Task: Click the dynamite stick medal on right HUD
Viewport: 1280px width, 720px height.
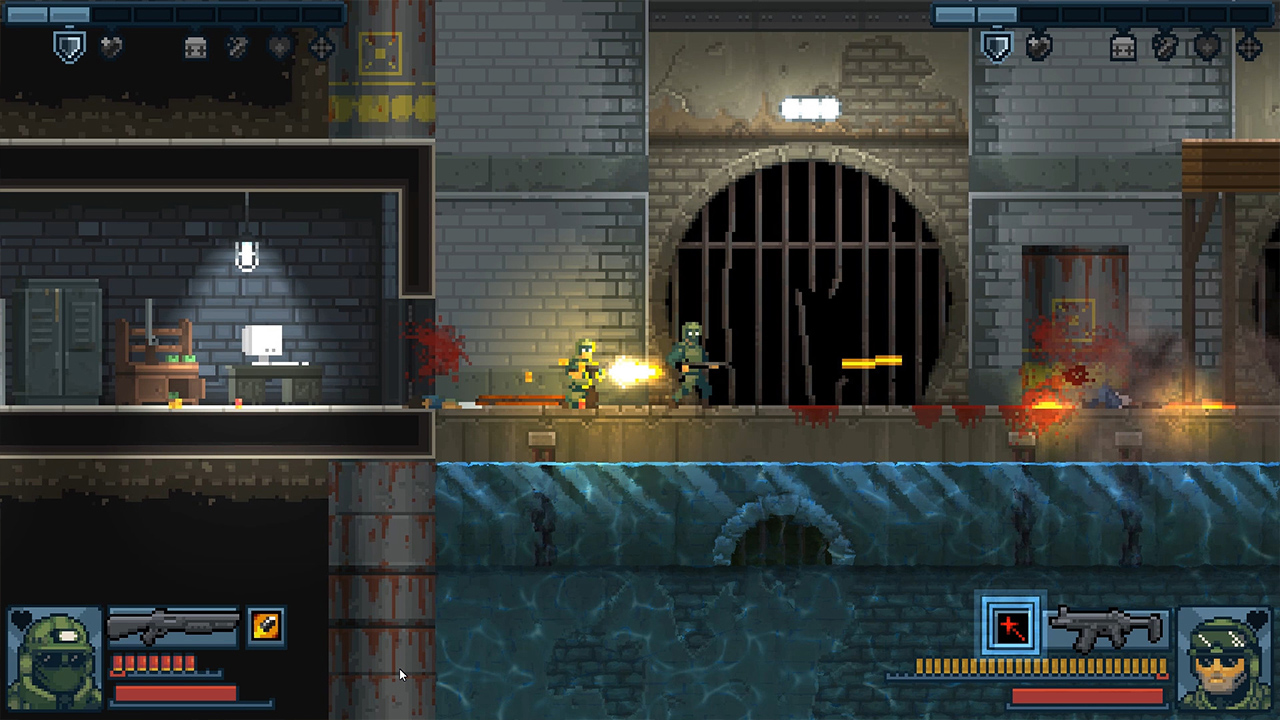Action: 1163,47
